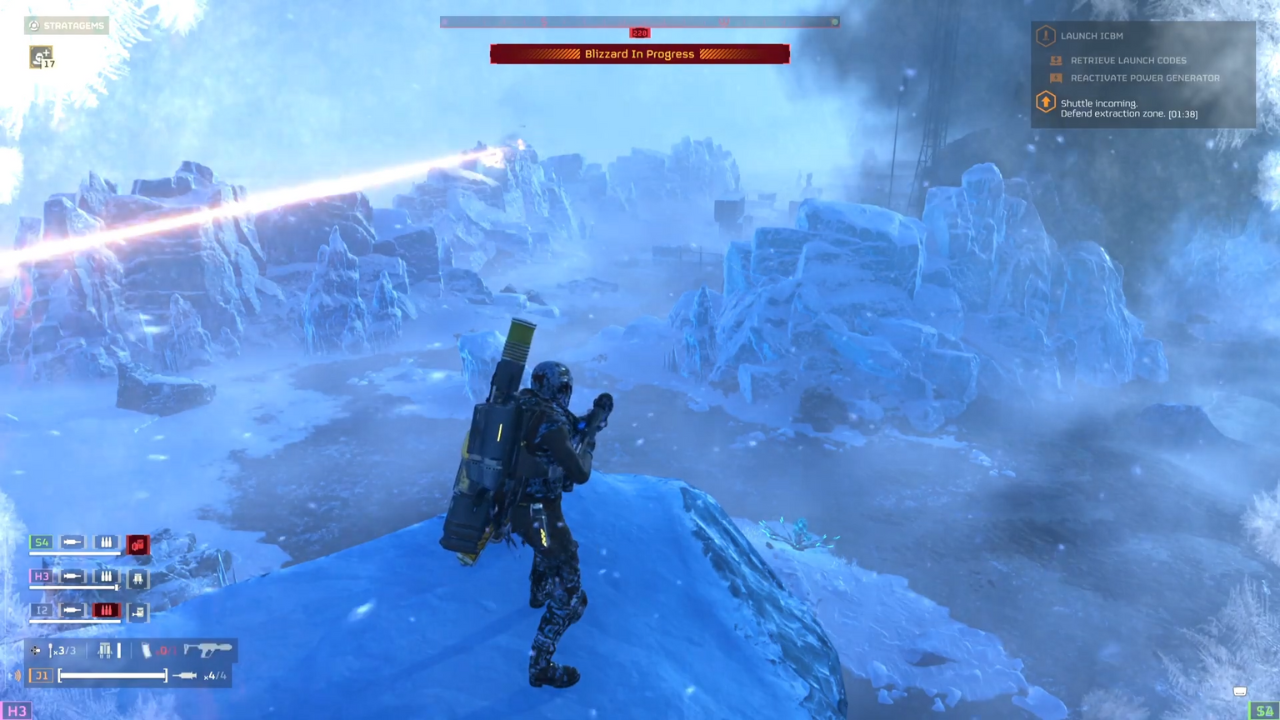The width and height of the screenshot is (1280, 720).
Task: Click the Retrieve Launch Codes objective text
Action: pos(1128,60)
